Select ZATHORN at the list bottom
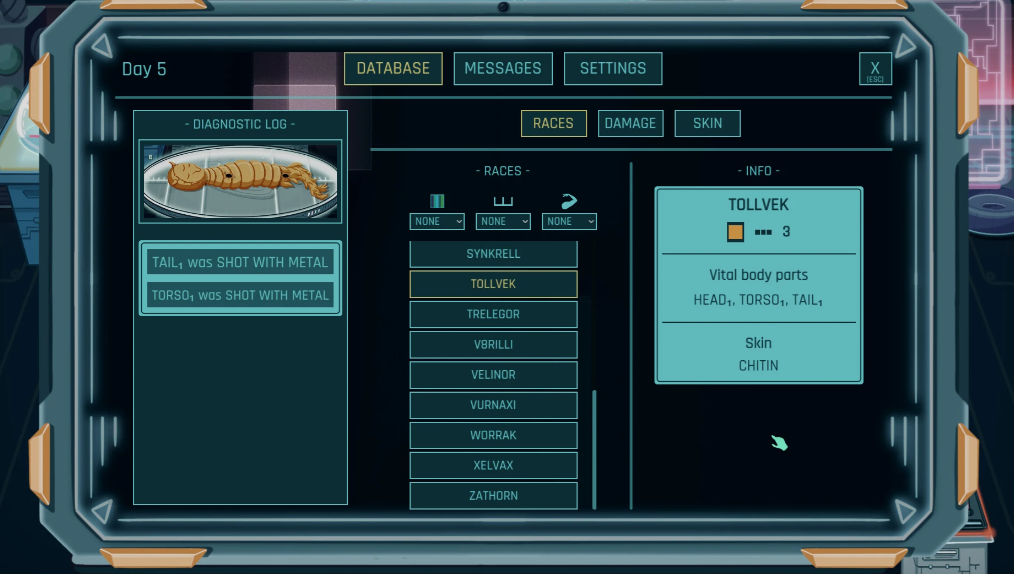The width and height of the screenshot is (1014, 574). point(493,495)
